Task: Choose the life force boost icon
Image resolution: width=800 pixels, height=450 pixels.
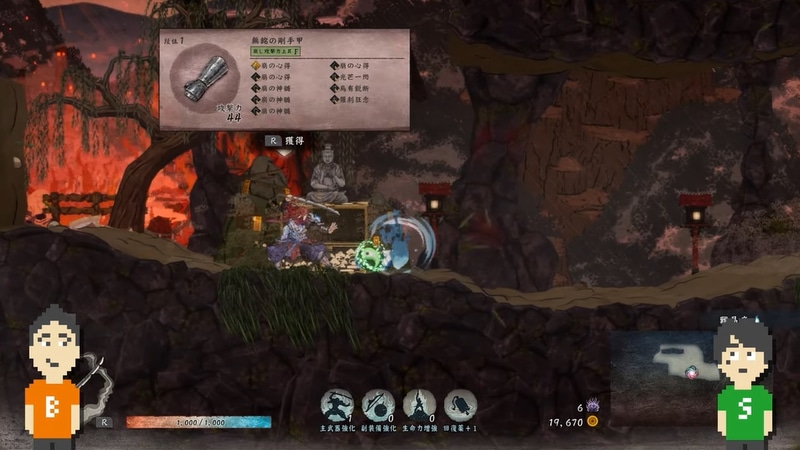Action: point(419,405)
